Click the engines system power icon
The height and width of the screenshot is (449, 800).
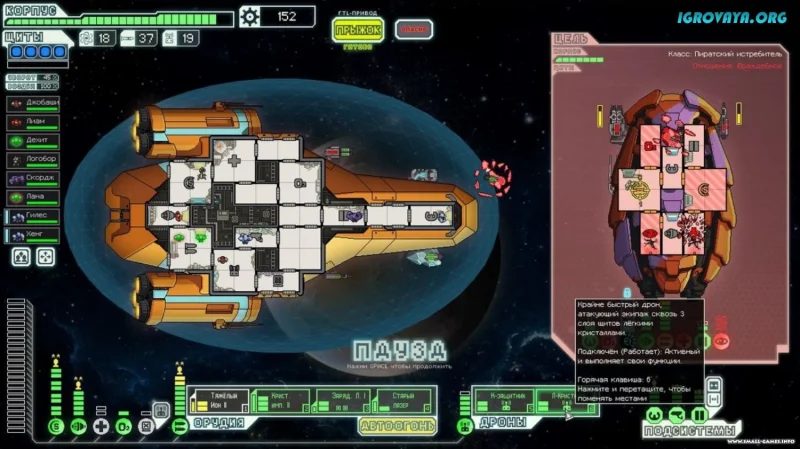78,427
